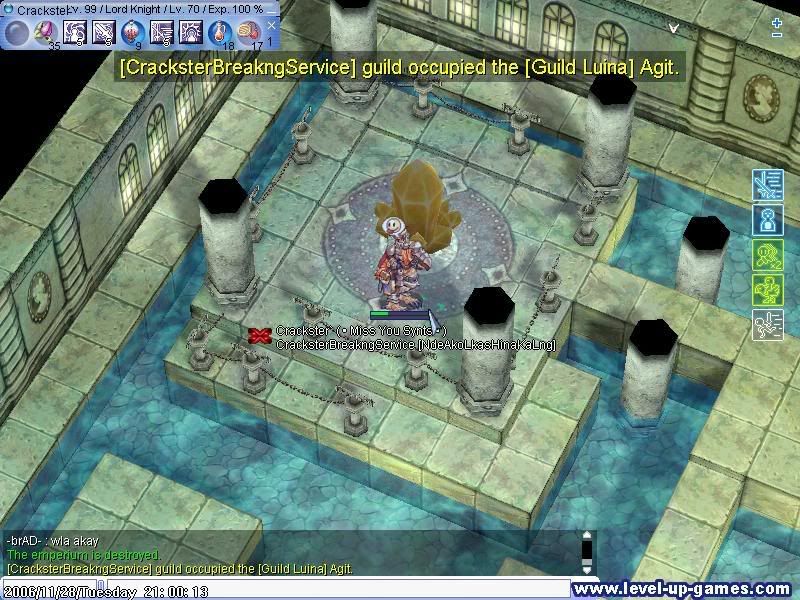800x600 pixels.
Task: Close the hotkey bar with the X
Action: point(271,26)
